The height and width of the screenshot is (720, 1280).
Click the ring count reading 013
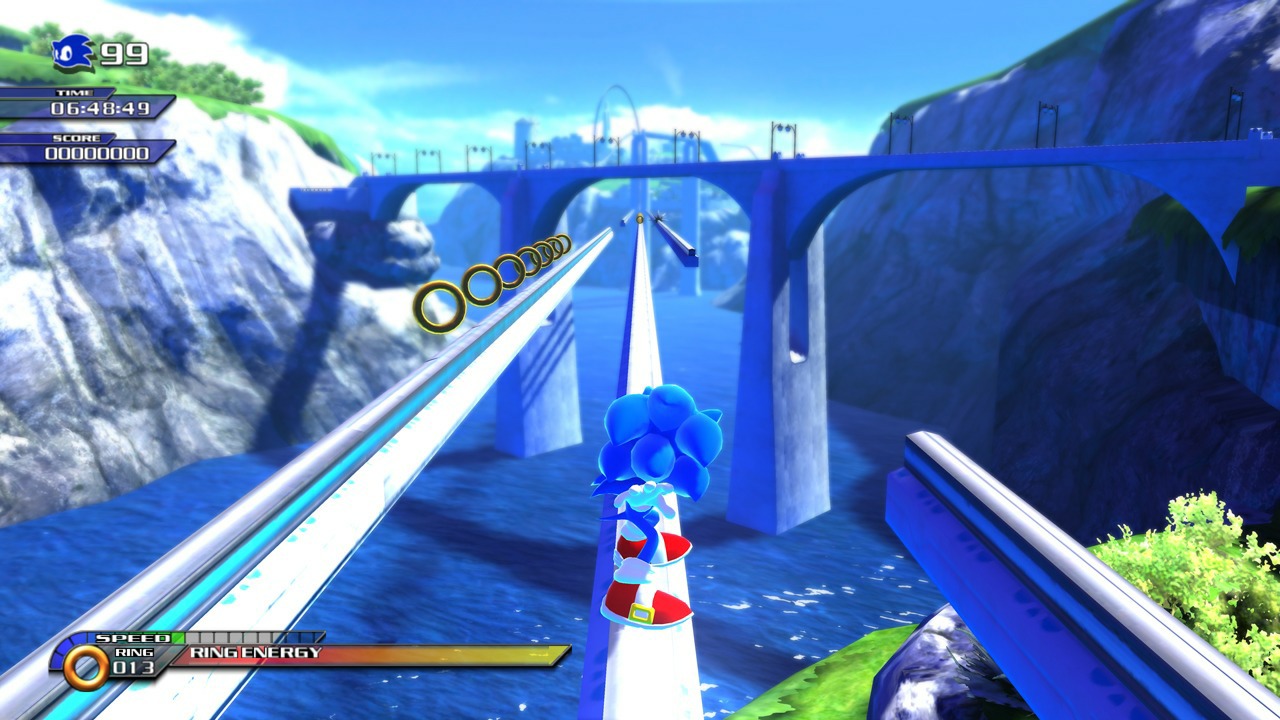(132, 668)
